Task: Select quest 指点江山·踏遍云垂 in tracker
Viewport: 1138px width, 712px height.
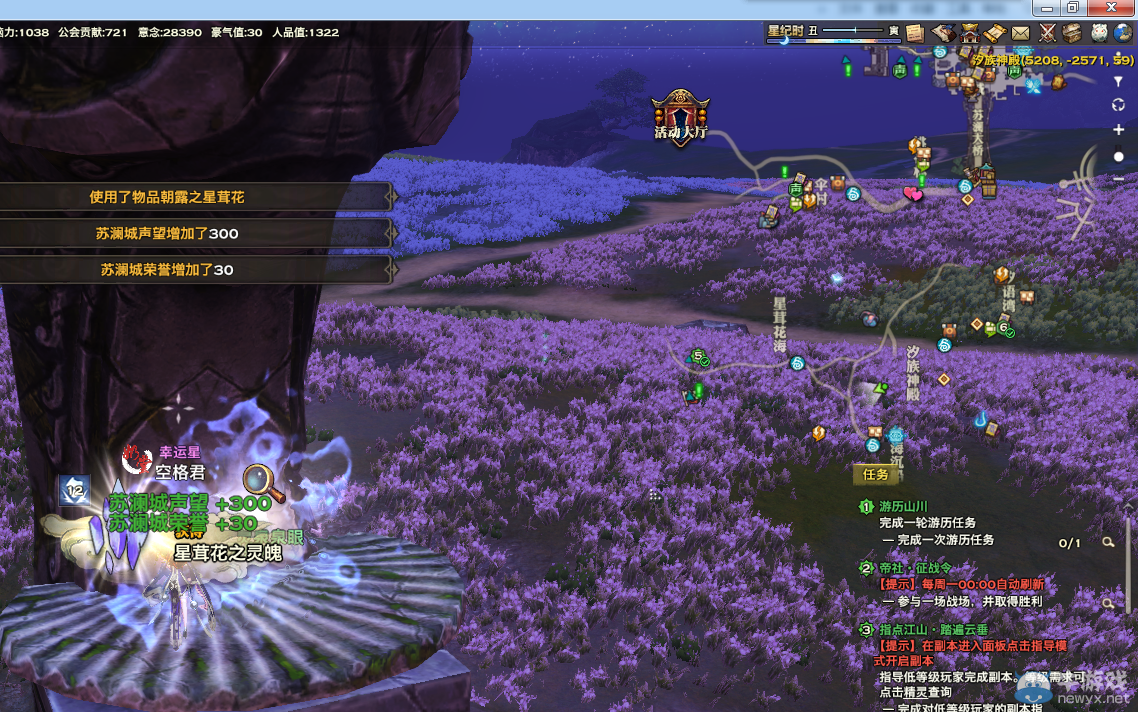Action: click(933, 630)
